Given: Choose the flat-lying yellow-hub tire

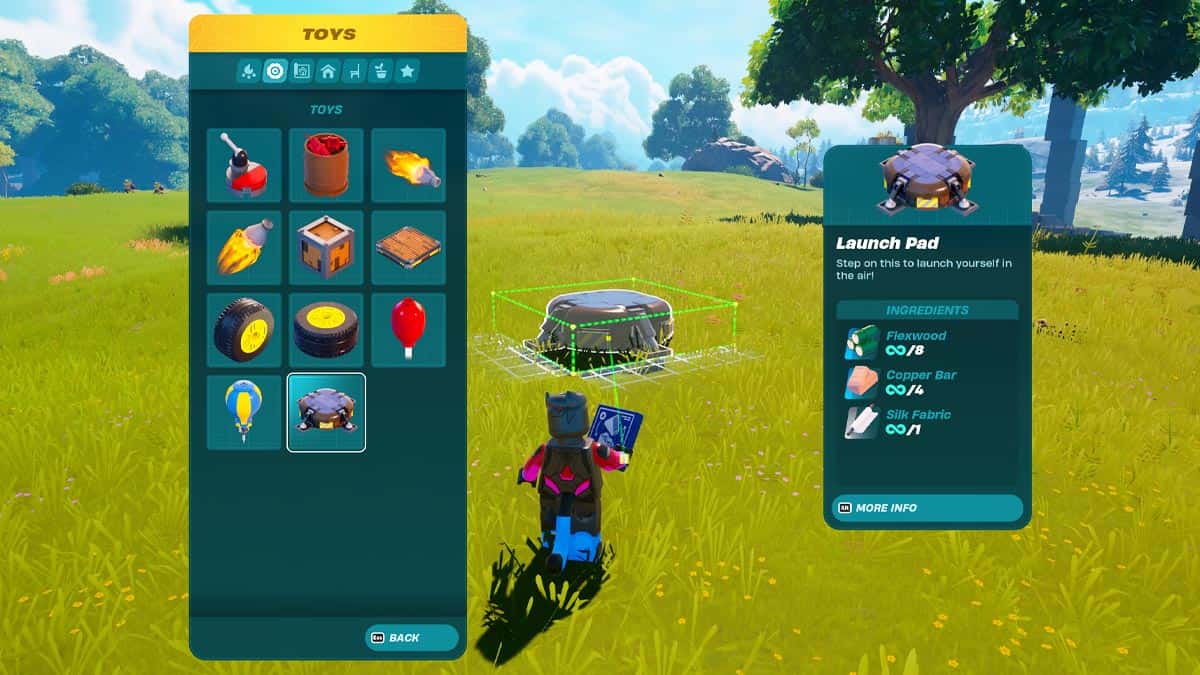Looking at the screenshot, I should pyautogui.click(x=326, y=330).
